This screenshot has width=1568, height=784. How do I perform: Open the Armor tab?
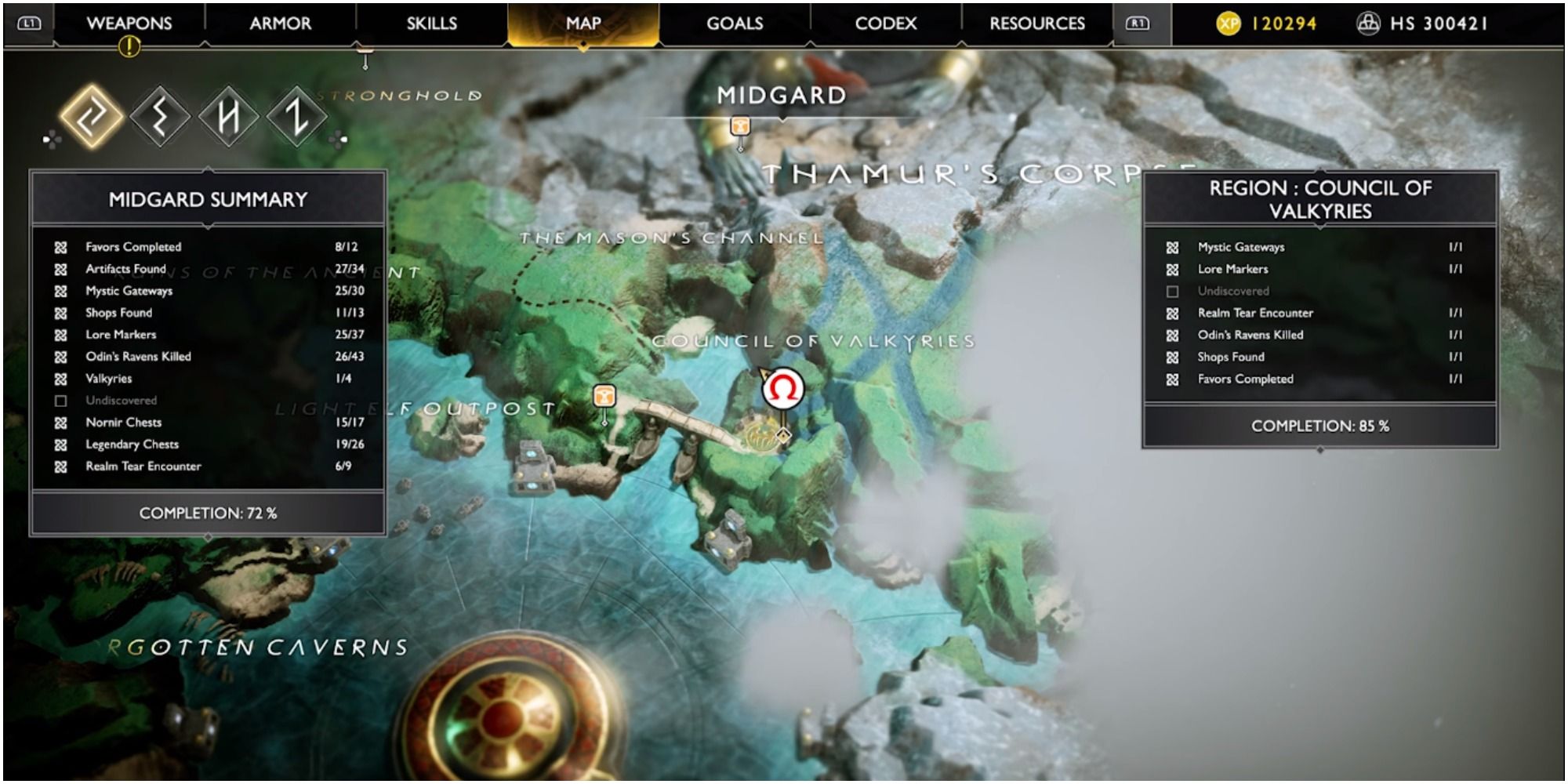tap(280, 24)
